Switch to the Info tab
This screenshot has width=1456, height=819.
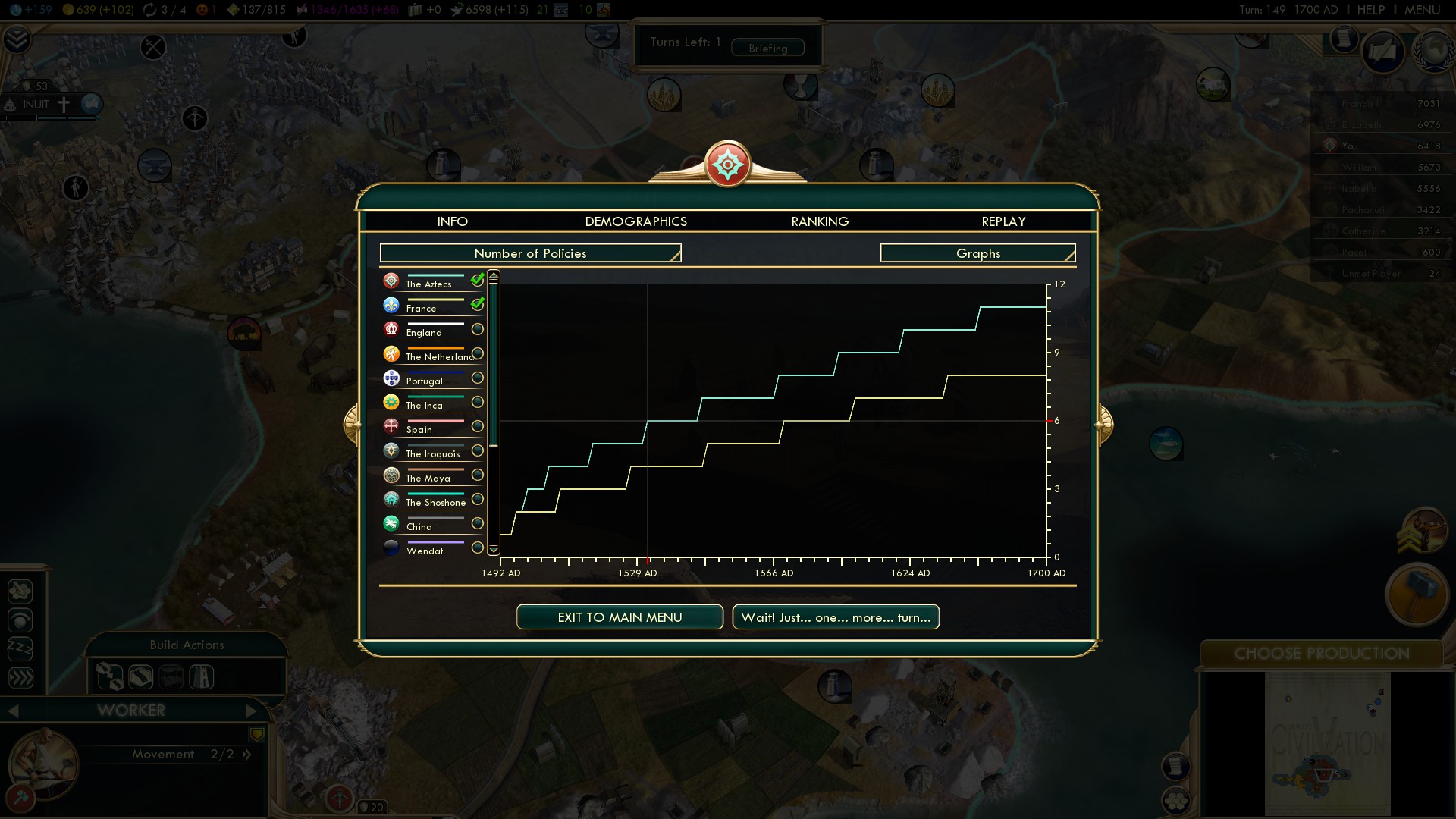452,221
